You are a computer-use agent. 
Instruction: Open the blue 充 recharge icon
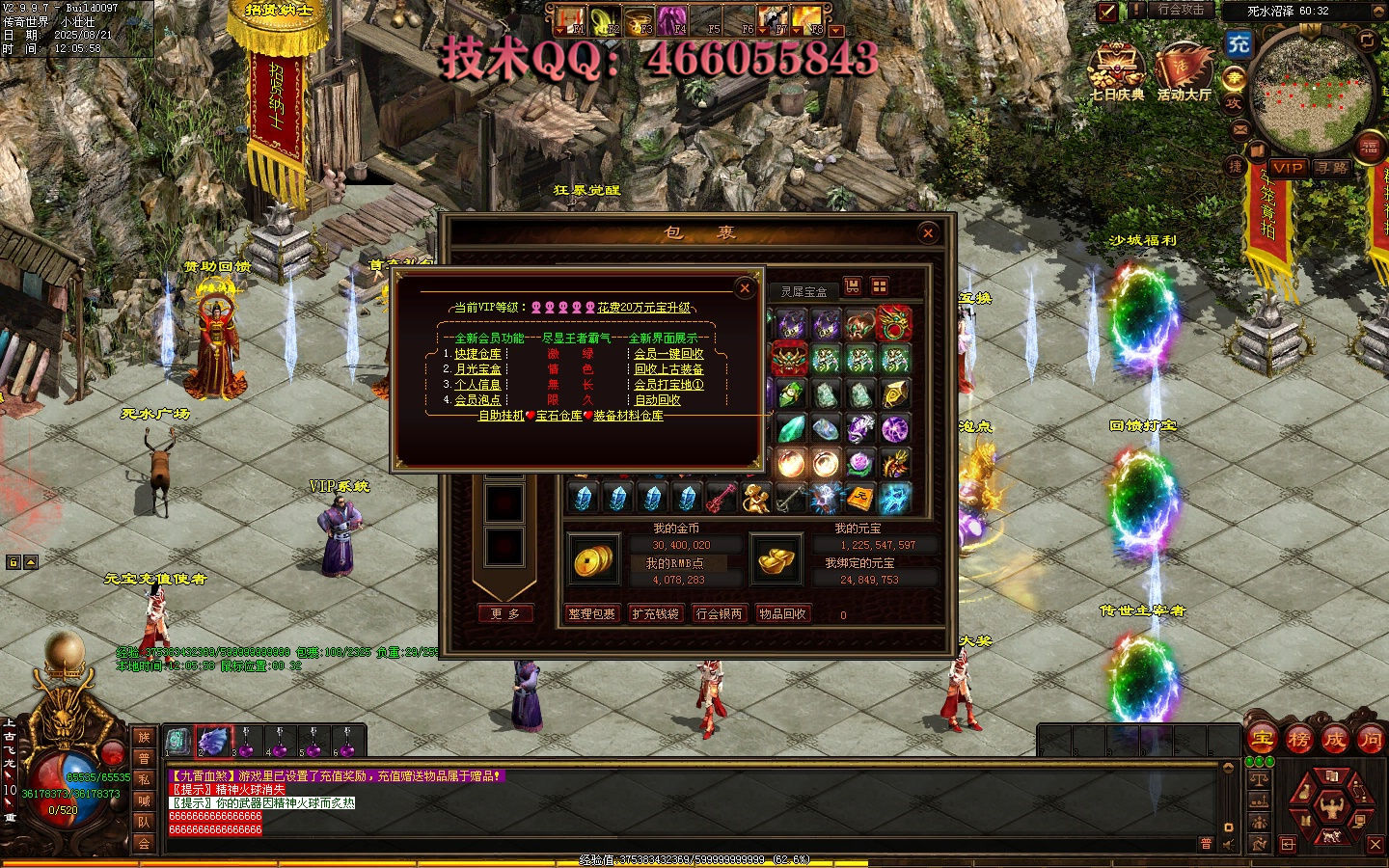click(1239, 43)
